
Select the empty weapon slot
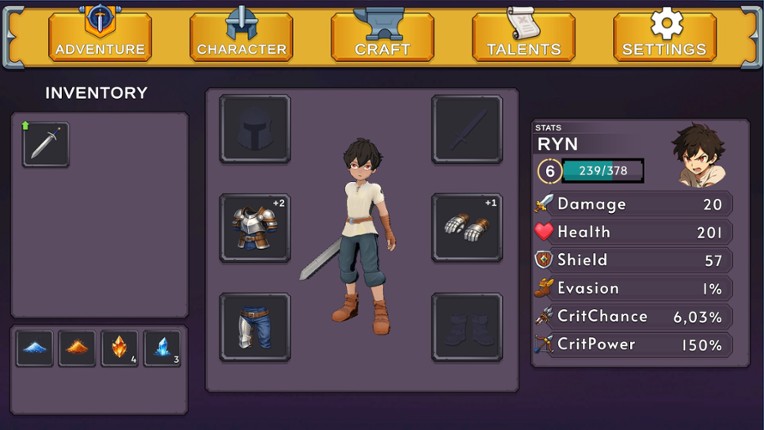coord(467,129)
